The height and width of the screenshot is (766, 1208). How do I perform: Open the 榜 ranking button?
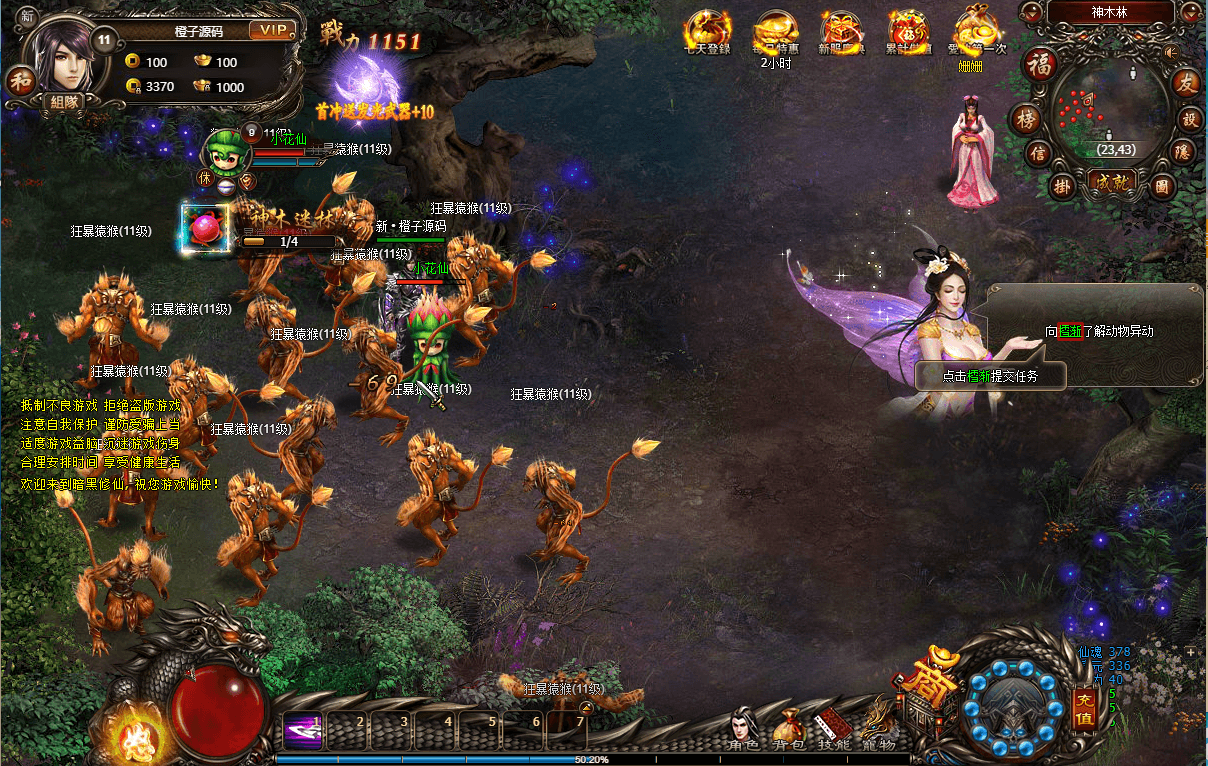[x=1026, y=118]
